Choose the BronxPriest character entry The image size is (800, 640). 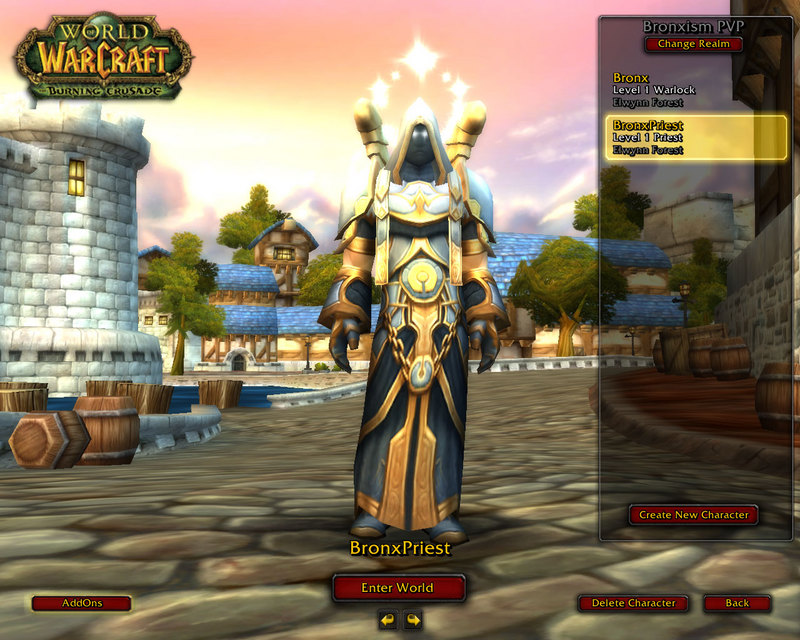click(695, 137)
